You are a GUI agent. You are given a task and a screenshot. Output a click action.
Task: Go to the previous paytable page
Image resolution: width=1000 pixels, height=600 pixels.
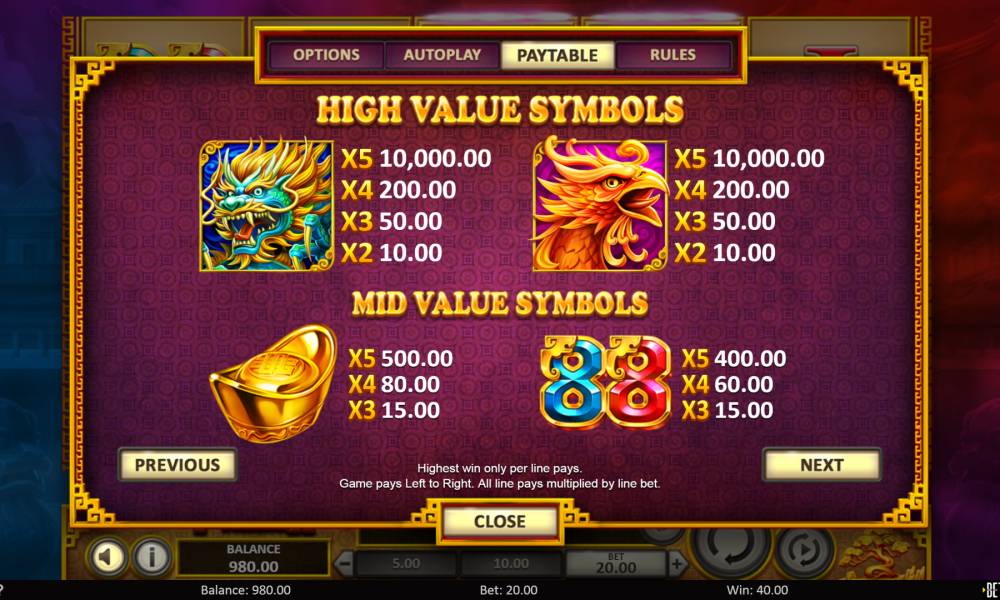coord(177,465)
